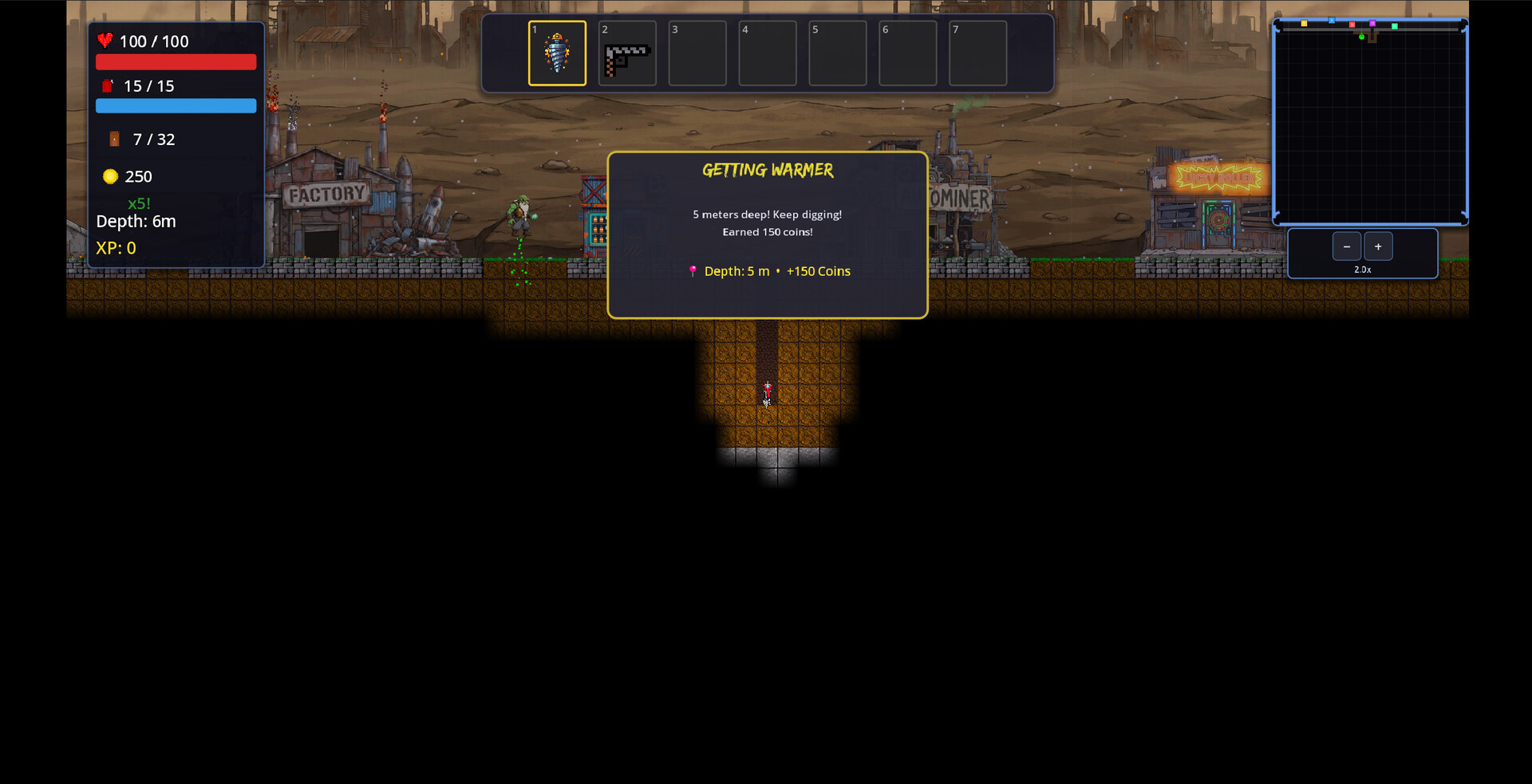1532x784 pixels.
Task: Click the yellow marker on the minimap
Action: click(1304, 24)
